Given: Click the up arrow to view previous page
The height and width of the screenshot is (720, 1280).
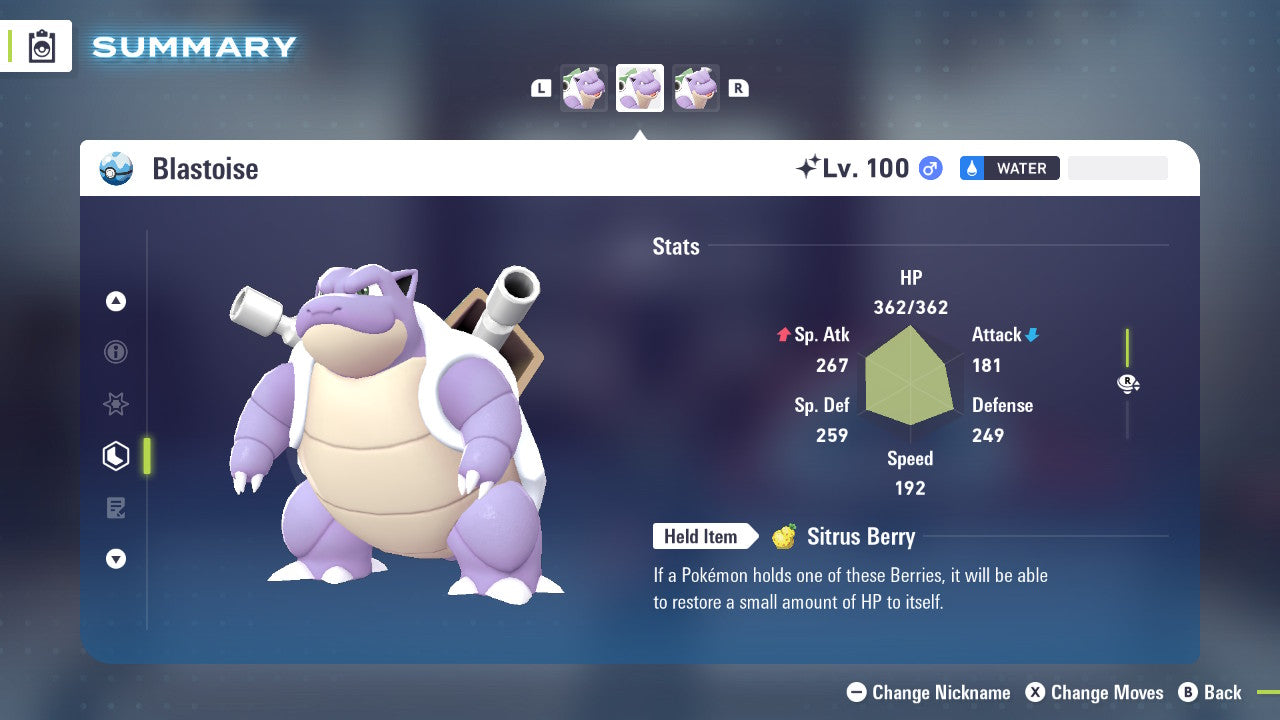Looking at the screenshot, I should tap(115, 301).
